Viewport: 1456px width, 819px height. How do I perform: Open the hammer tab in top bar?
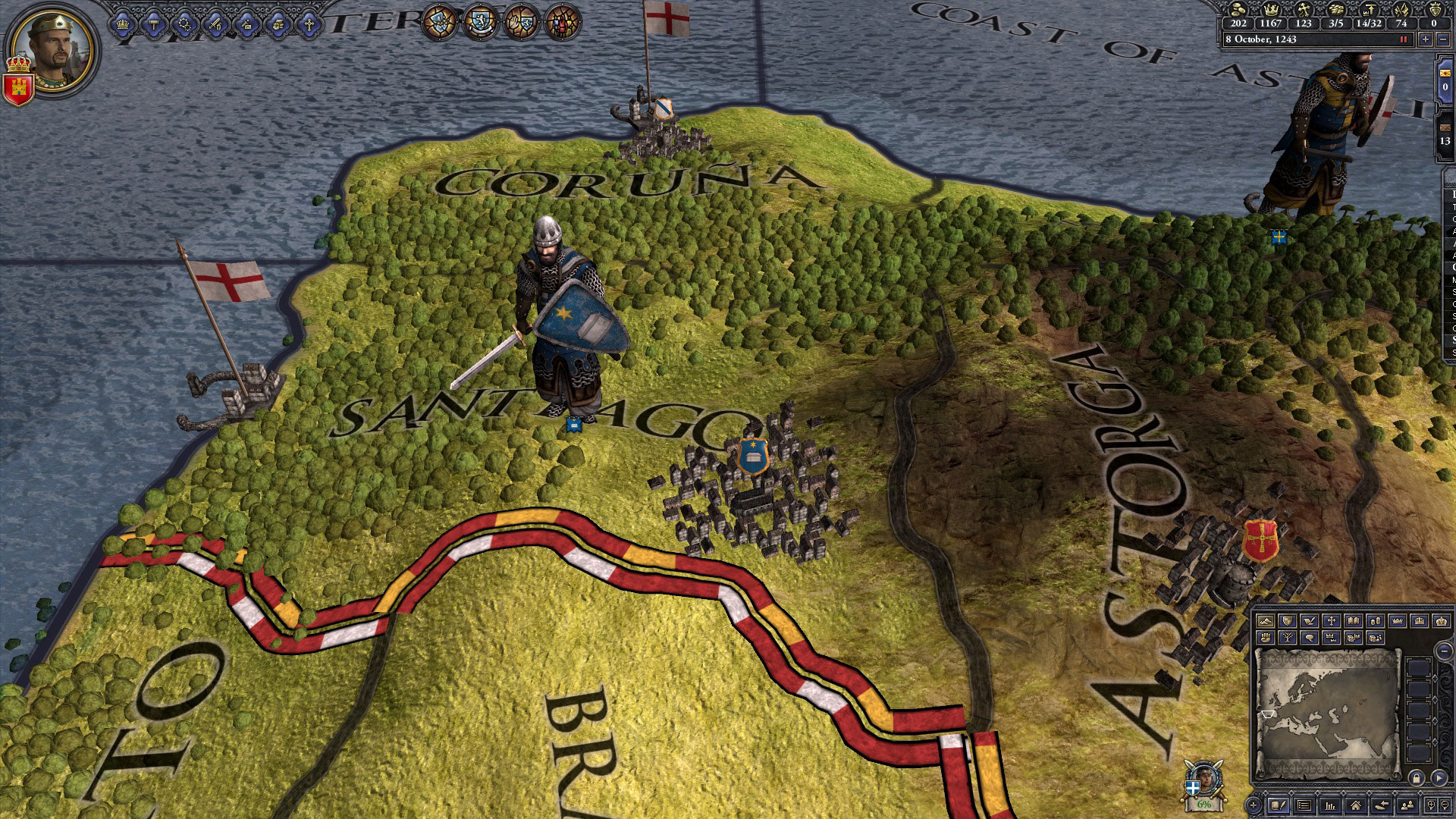pyautogui.click(x=154, y=25)
